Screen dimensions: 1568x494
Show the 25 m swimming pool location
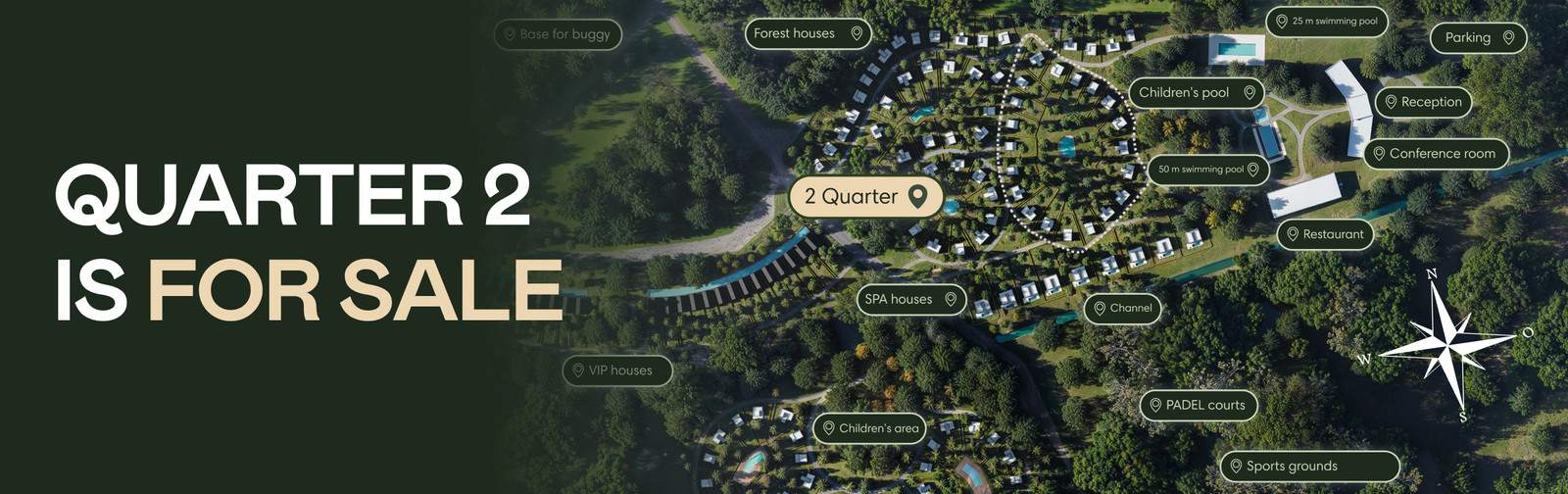pyautogui.click(x=1326, y=21)
